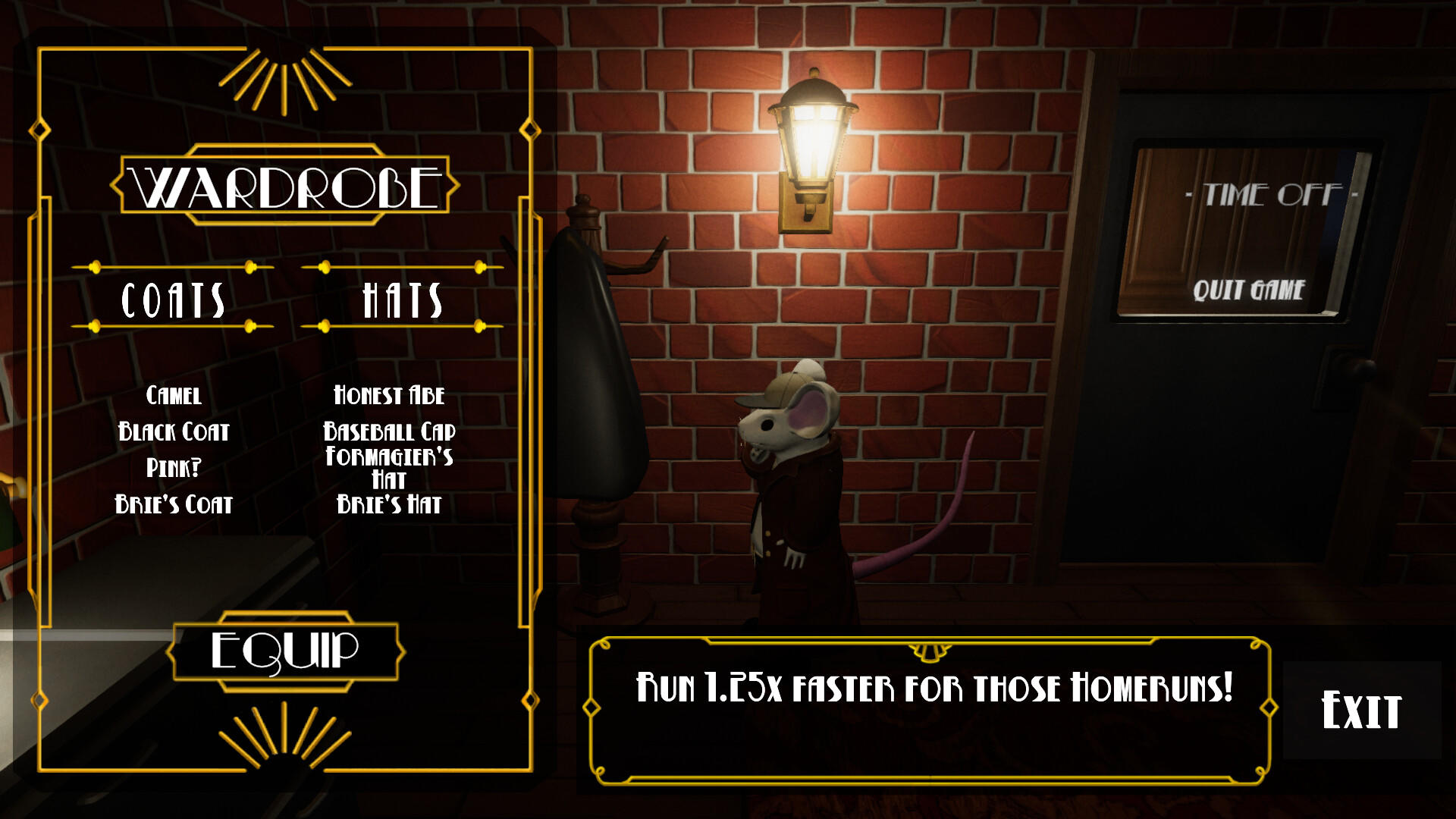Select the Black Coat
The width and height of the screenshot is (1456, 819).
174,433
